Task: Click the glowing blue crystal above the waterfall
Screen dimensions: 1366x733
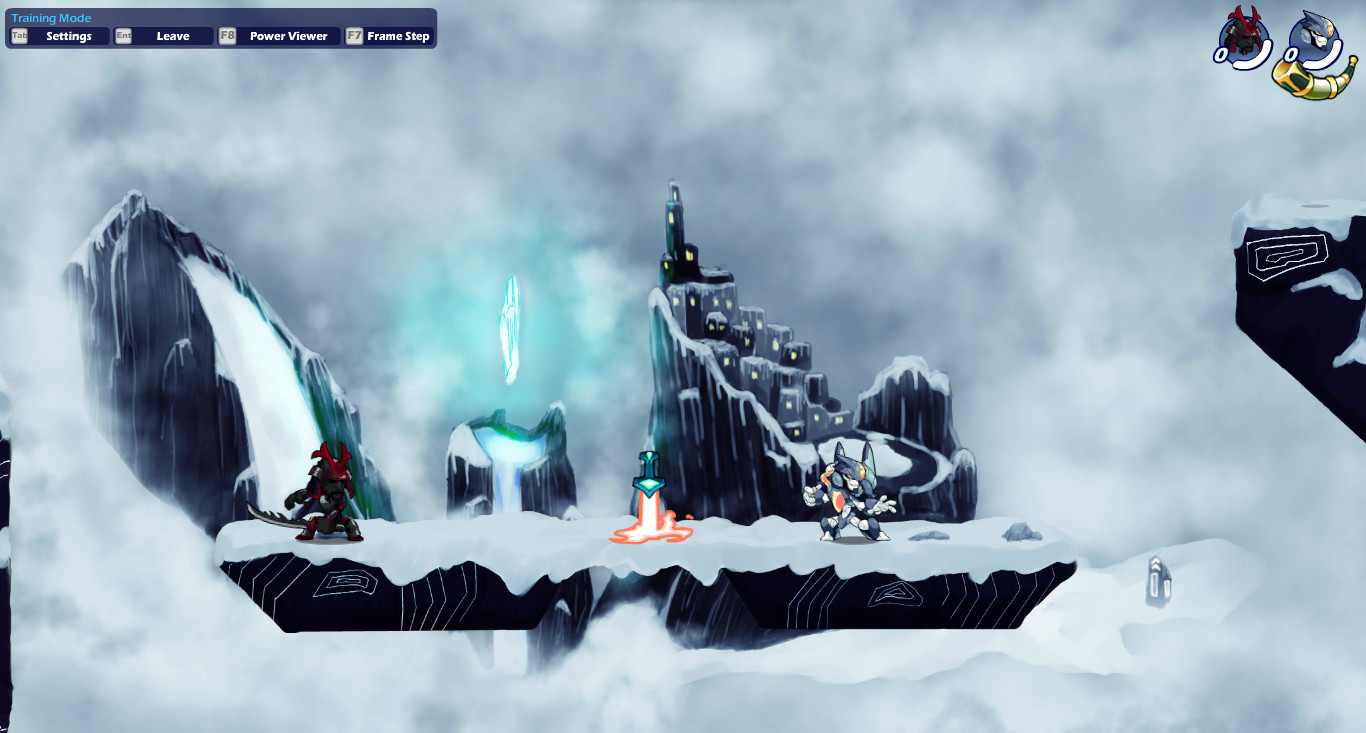Action: point(511,328)
